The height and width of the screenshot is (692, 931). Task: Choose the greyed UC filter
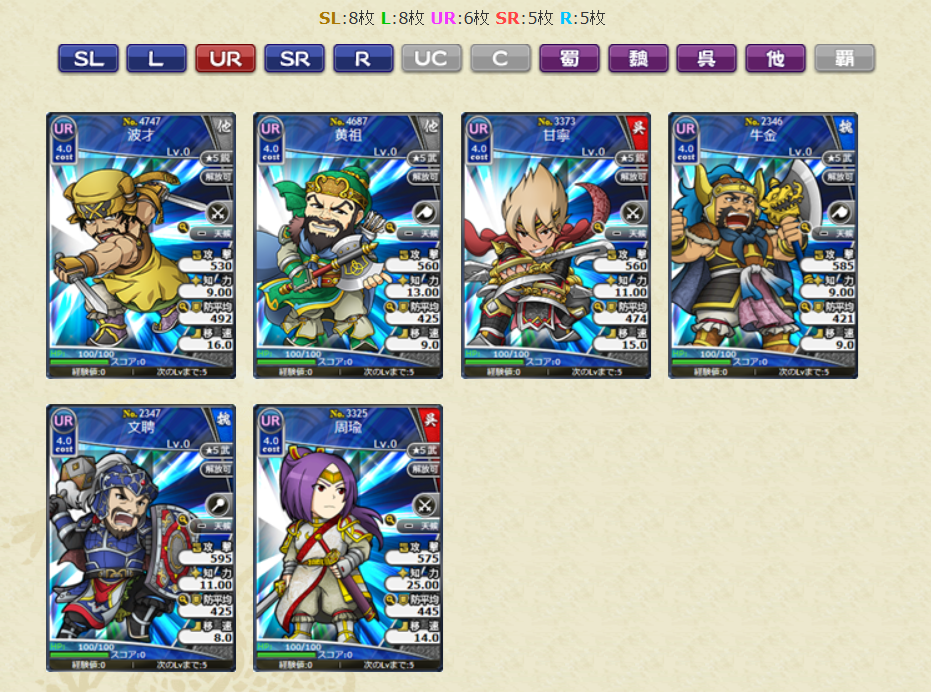432,59
